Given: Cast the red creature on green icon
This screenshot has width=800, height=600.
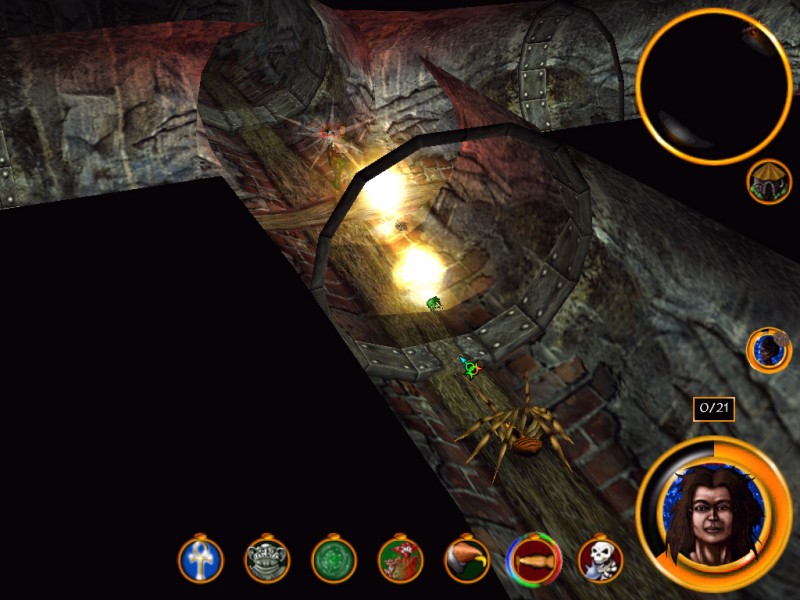Looking at the screenshot, I should pyautogui.click(x=400, y=560).
